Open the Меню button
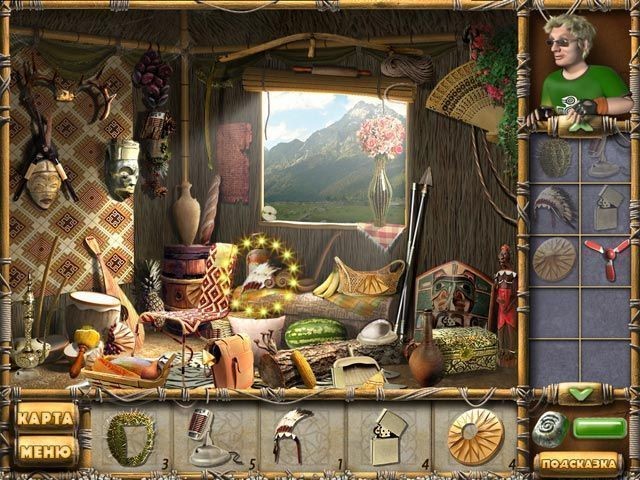The image size is (640, 480). 47,452
